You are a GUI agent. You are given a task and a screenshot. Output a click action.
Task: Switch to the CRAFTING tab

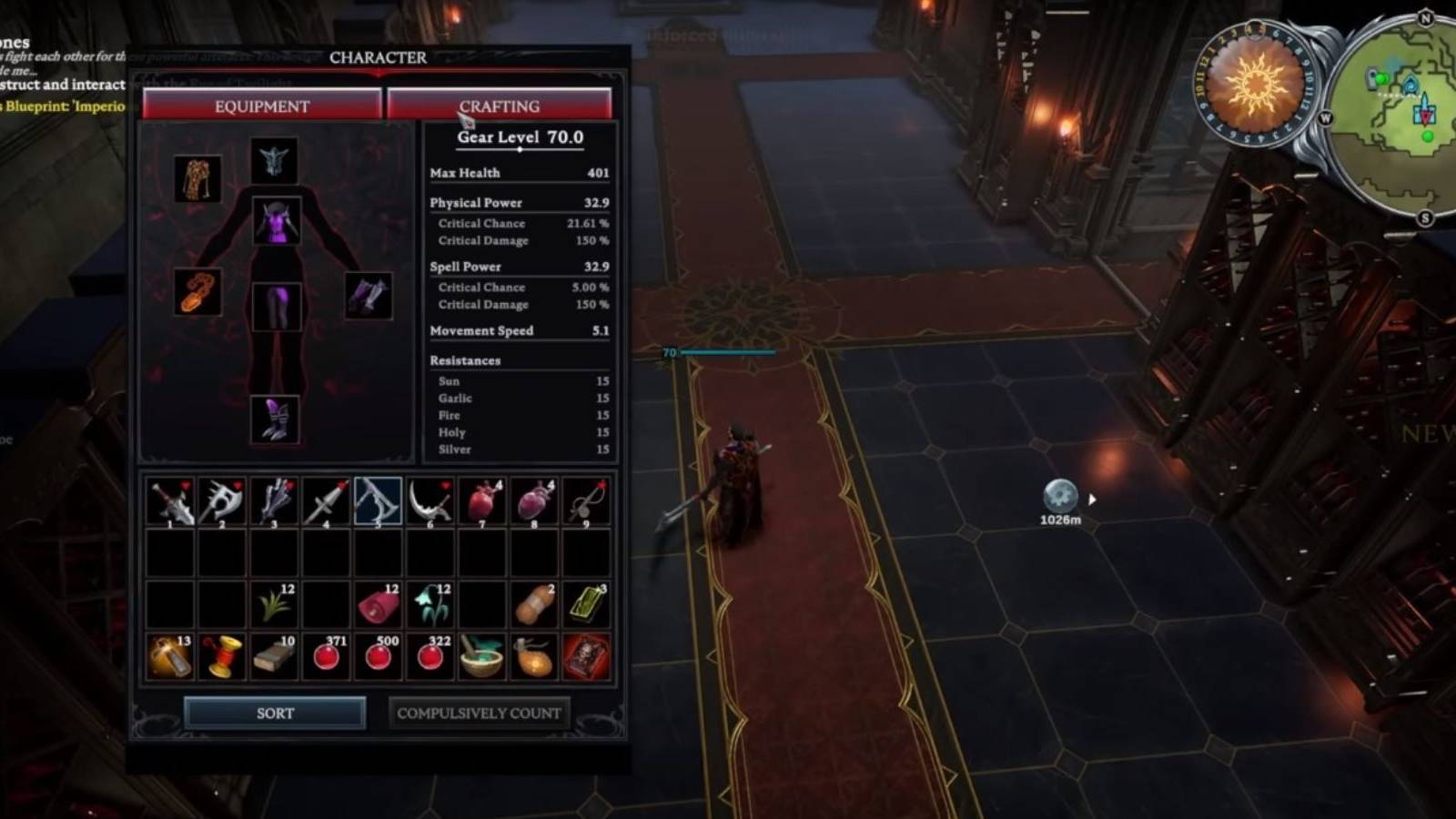(500, 106)
